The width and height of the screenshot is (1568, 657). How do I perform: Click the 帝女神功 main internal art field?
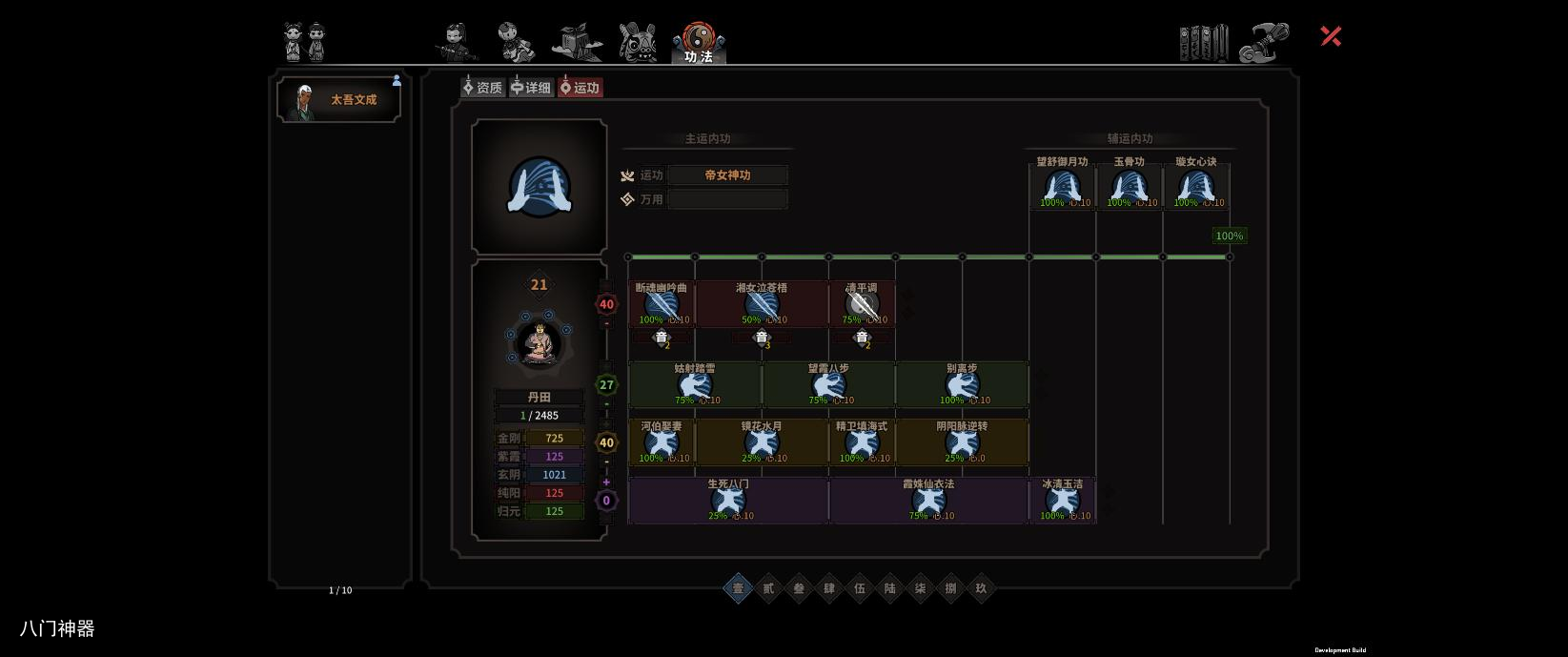pos(727,175)
